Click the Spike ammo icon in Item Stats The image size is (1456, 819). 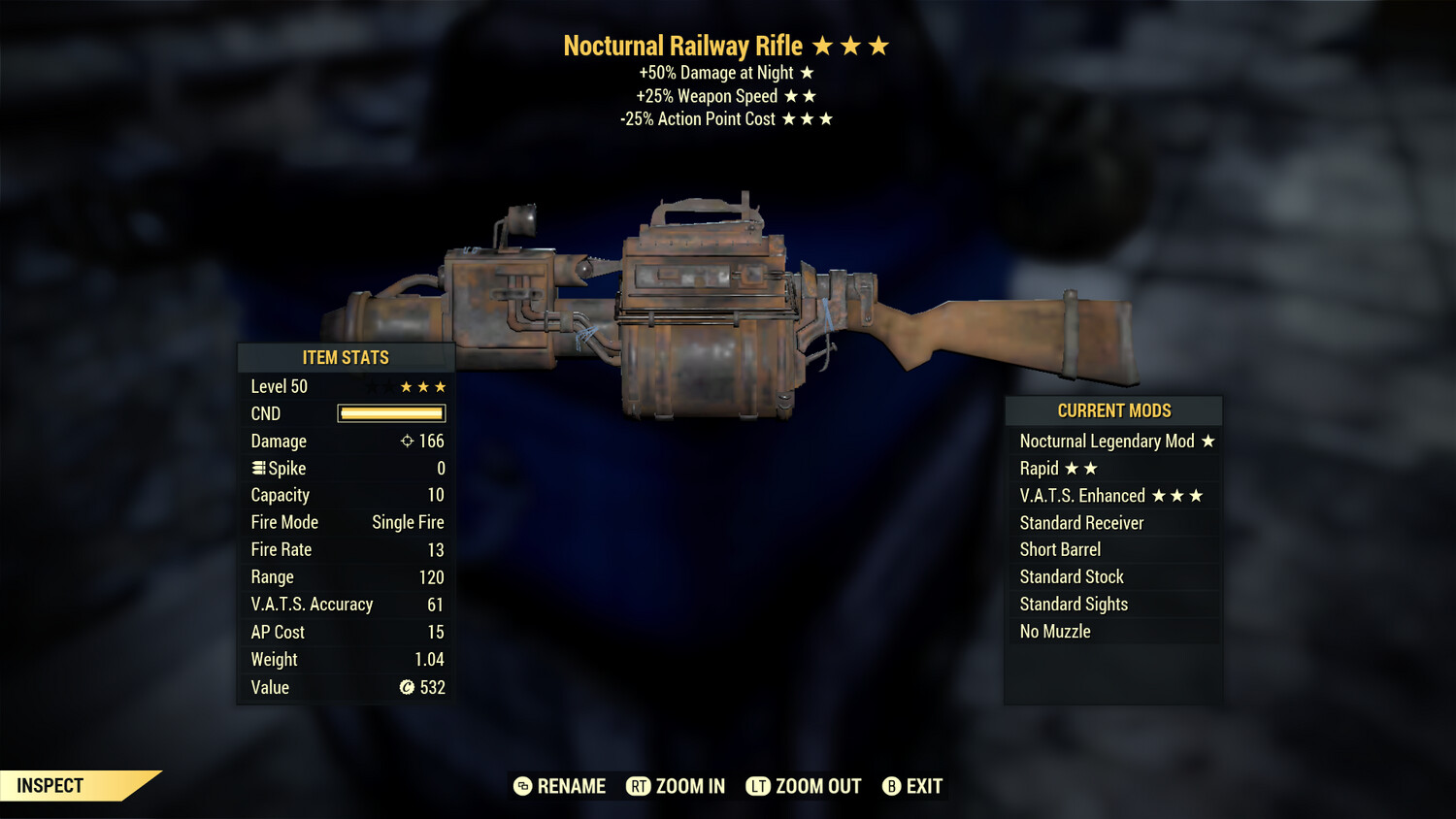[257, 468]
